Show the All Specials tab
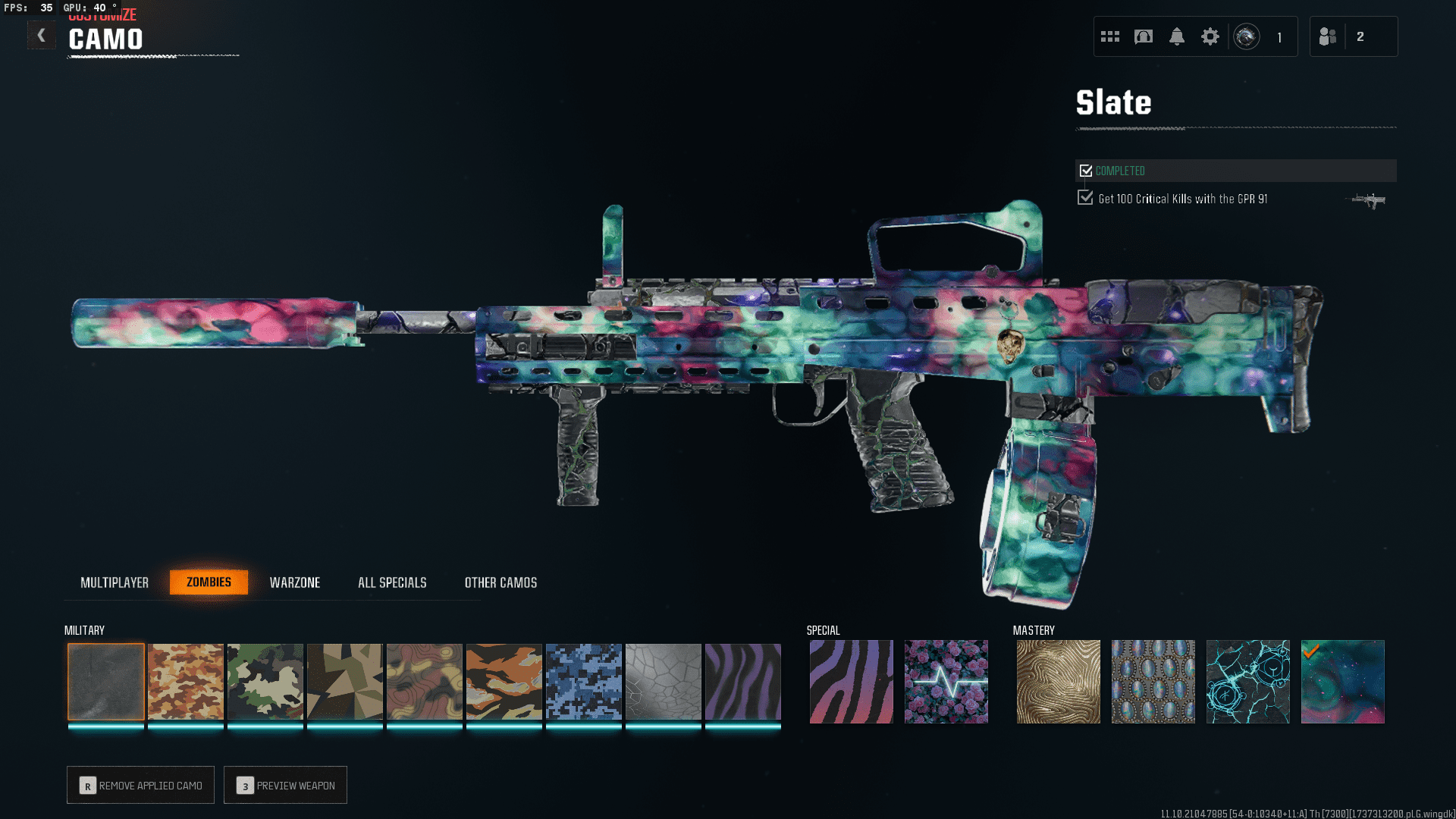This screenshot has height=819, width=1456. coord(392,582)
